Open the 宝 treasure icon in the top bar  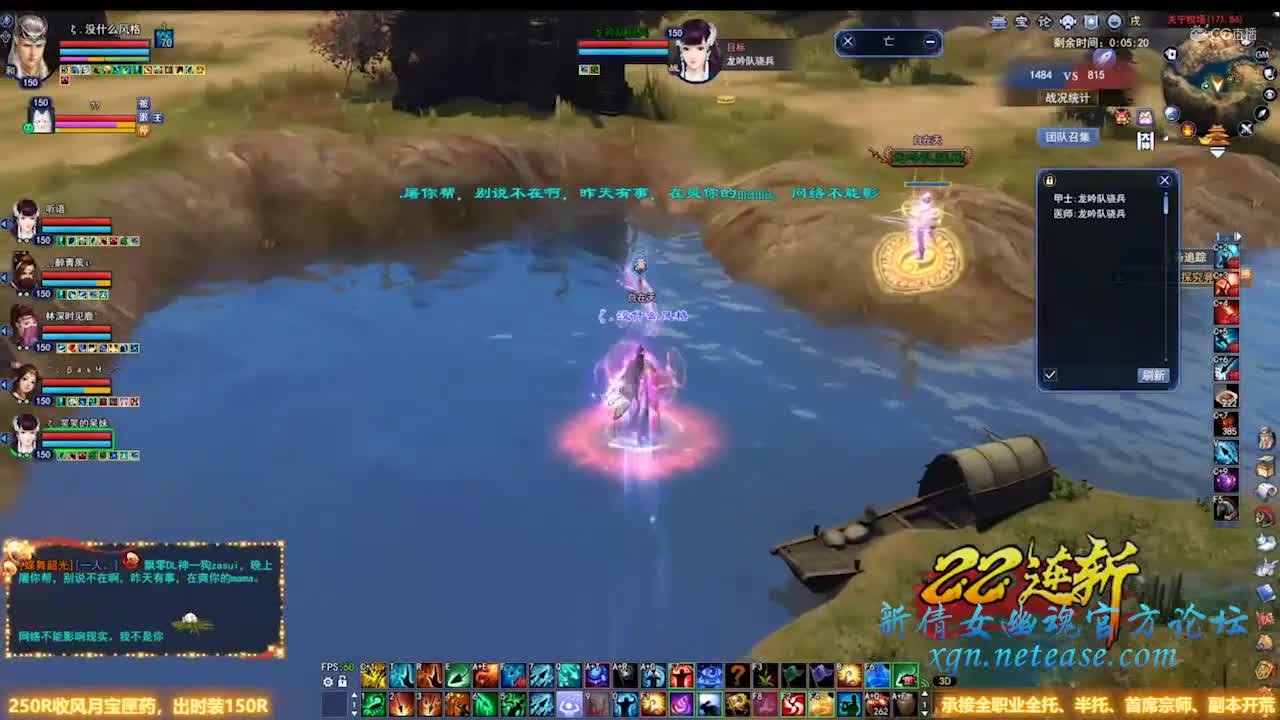pos(1023,21)
